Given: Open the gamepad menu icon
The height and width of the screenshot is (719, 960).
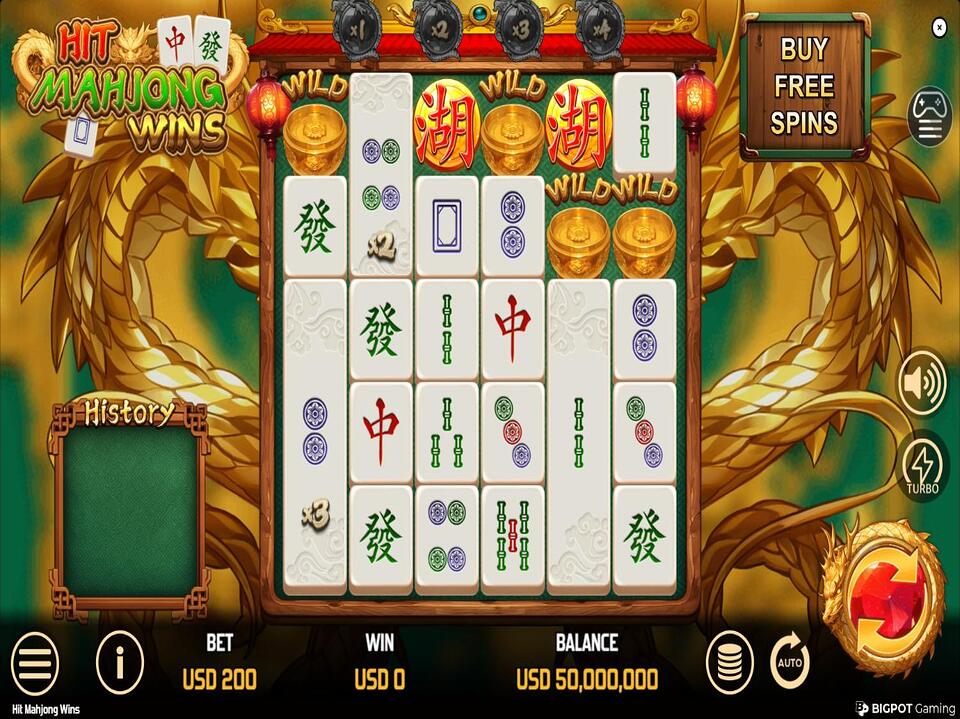Looking at the screenshot, I should pos(929,116).
